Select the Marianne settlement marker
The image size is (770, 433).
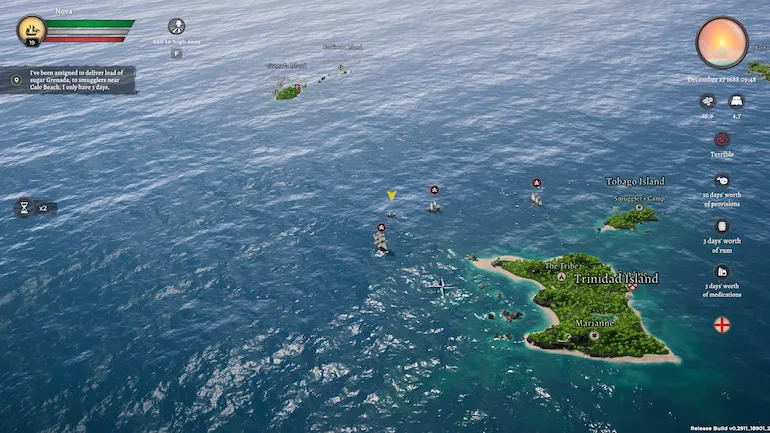(x=594, y=335)
